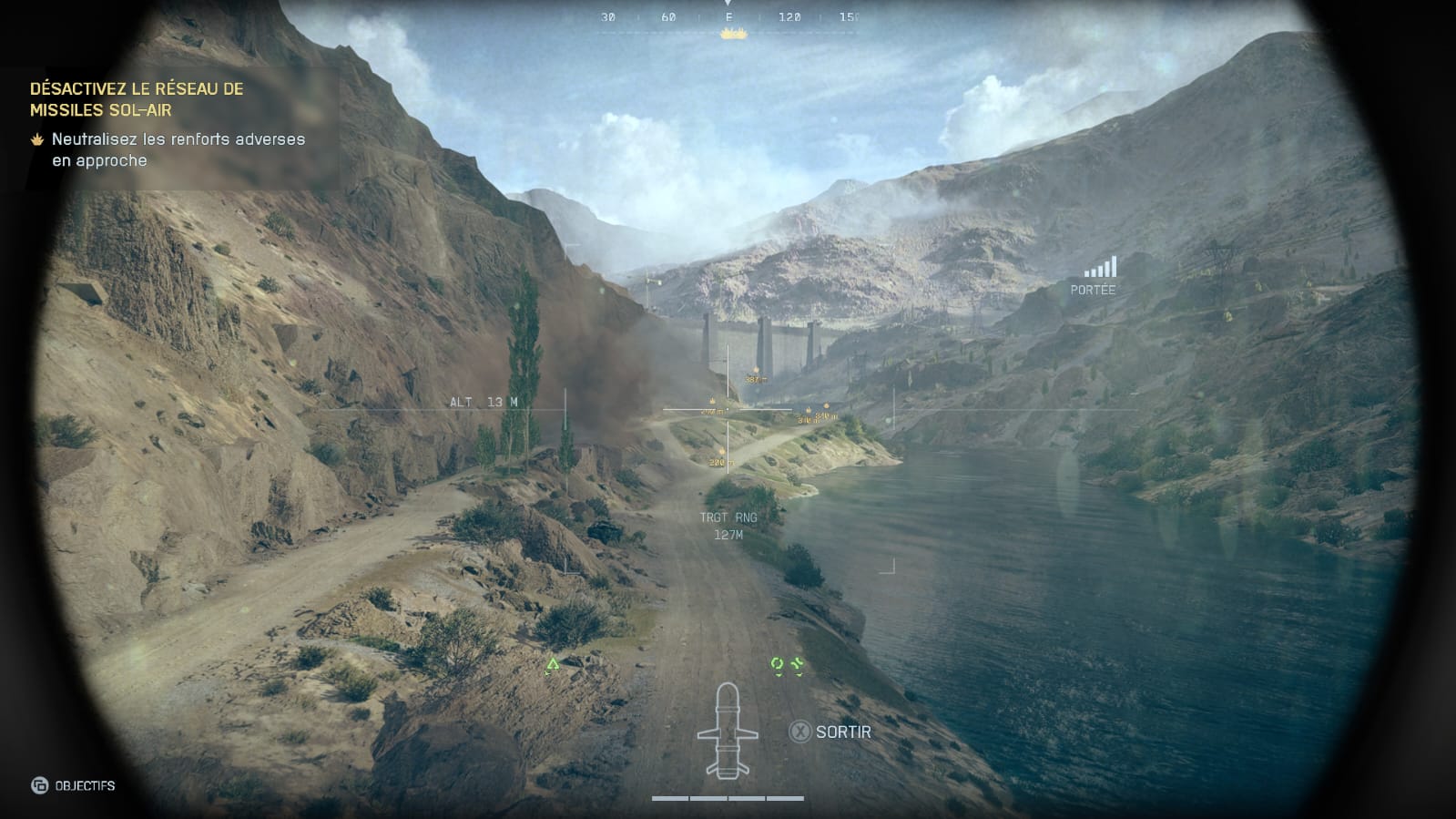Select the objective crown marker on the compass
This screenshot has width=1456, height=819.
pos(733,34)
